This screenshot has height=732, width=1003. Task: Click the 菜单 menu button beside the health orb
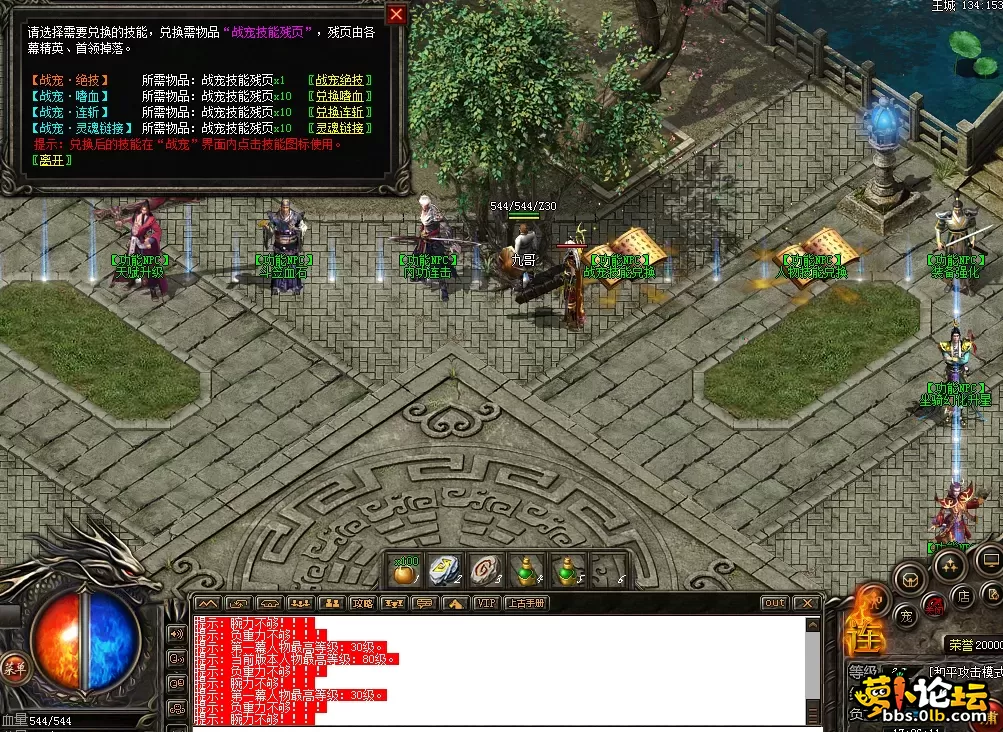(x=13, y=667)
